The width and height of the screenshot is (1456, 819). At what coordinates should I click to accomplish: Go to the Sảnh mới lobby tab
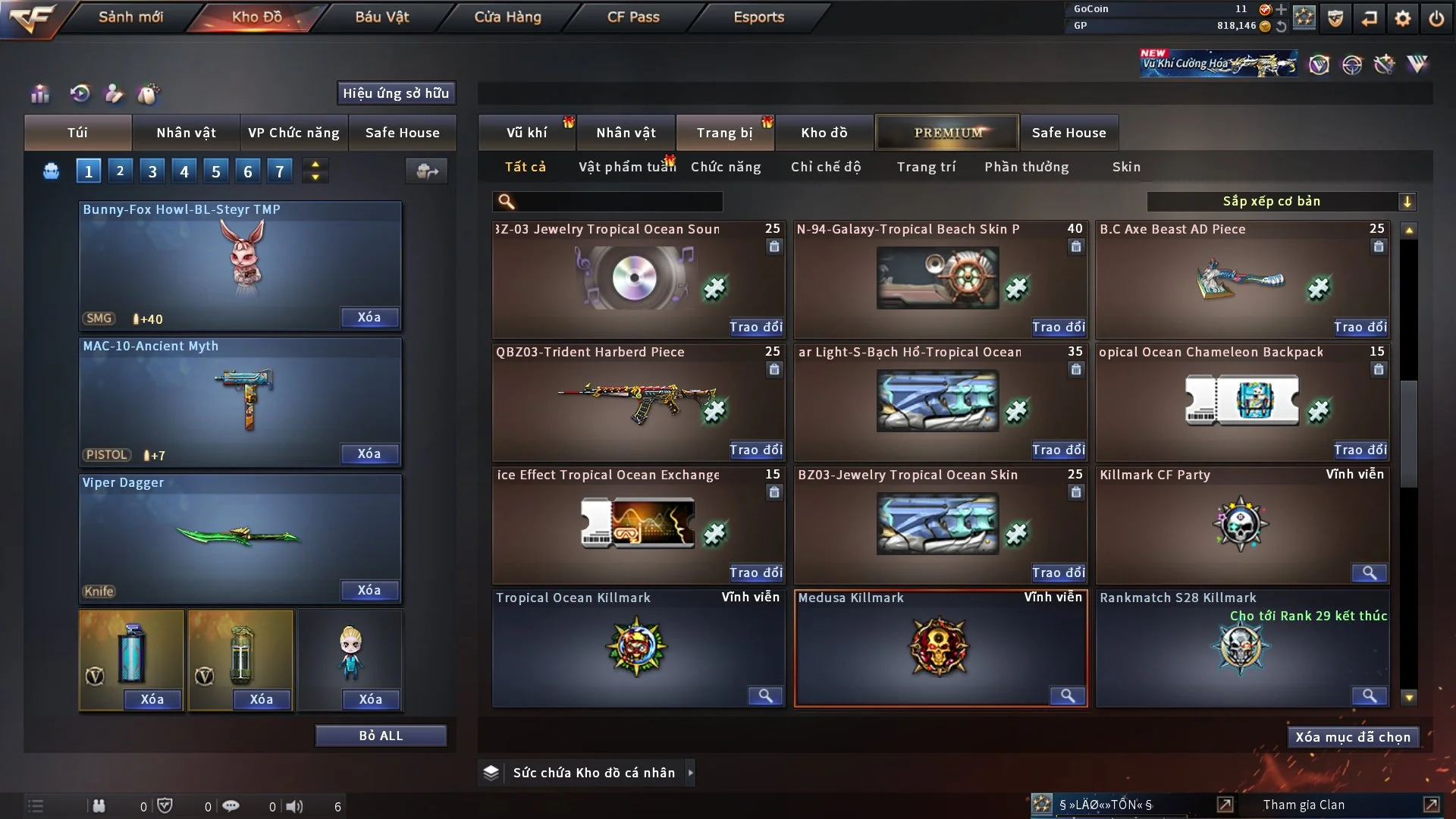pos(130,17)
